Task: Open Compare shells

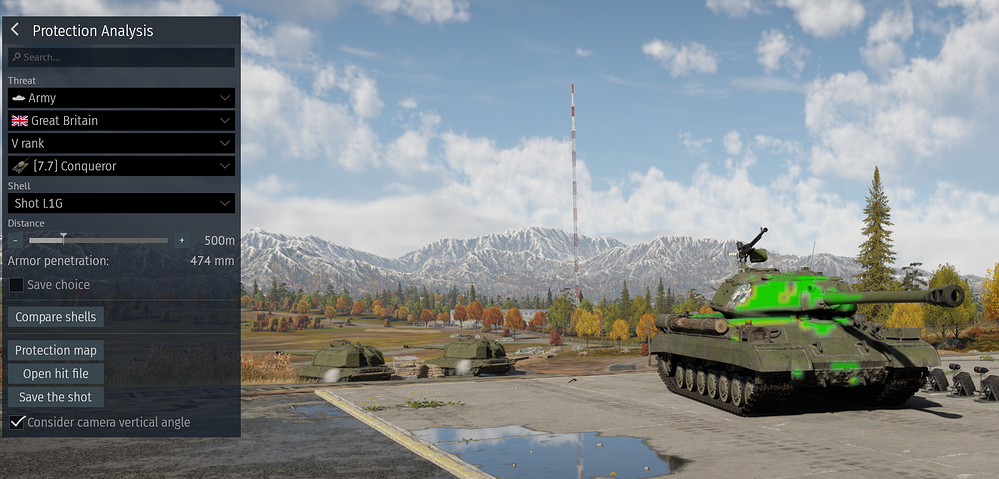Action: tap(56, 317)
